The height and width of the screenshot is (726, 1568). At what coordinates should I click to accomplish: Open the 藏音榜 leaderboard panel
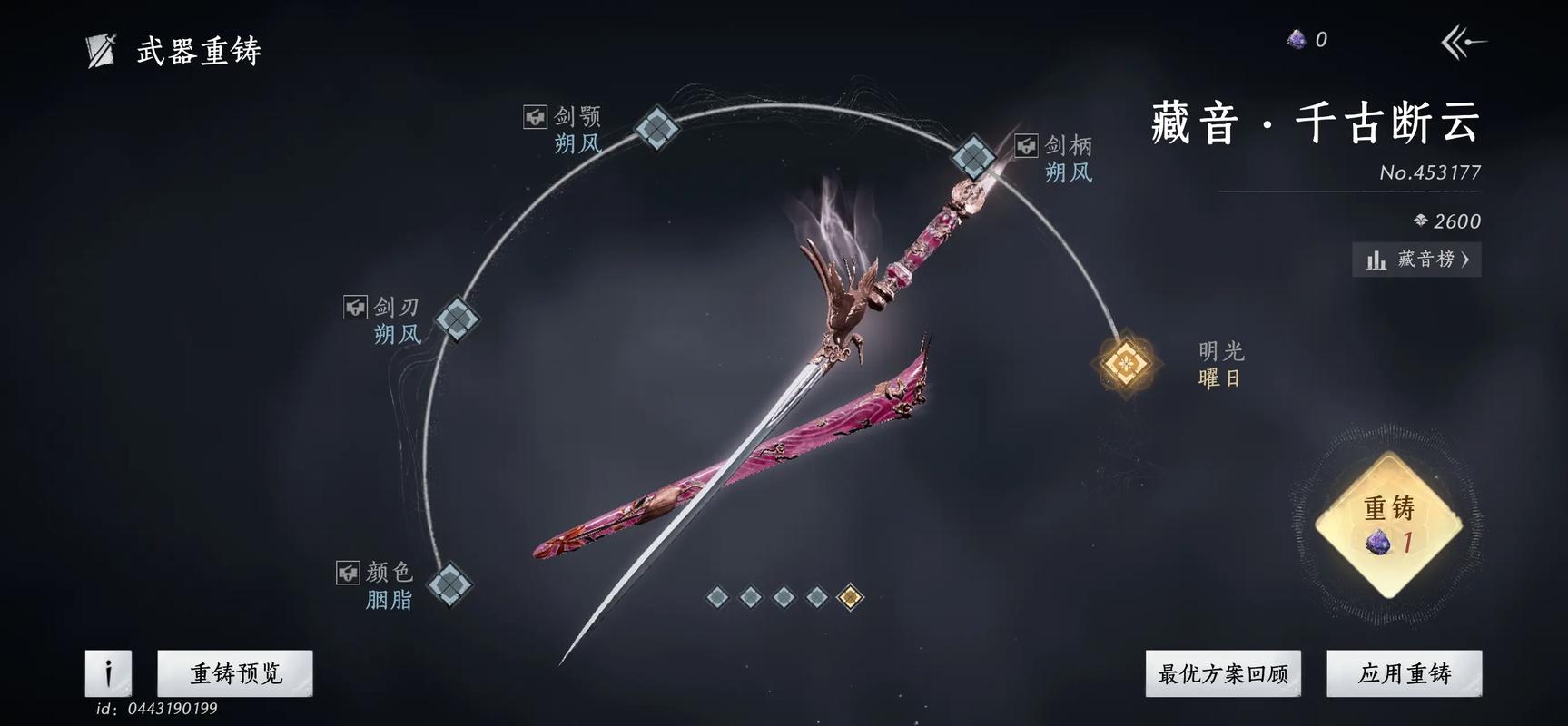pyautogui.click(x=1416, y=260)
